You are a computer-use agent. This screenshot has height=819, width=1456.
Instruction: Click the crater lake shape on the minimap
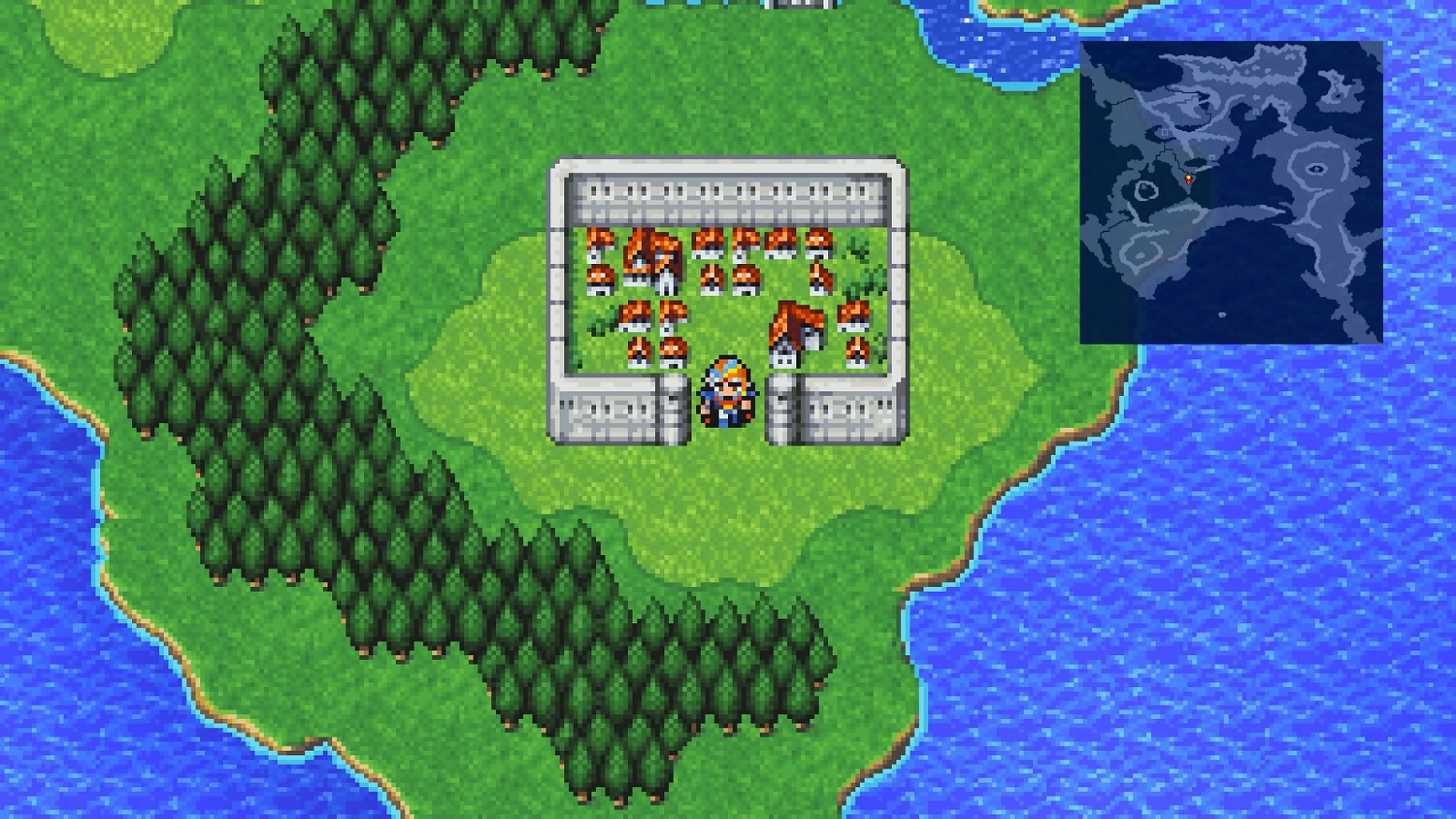tap(1316, 169)
